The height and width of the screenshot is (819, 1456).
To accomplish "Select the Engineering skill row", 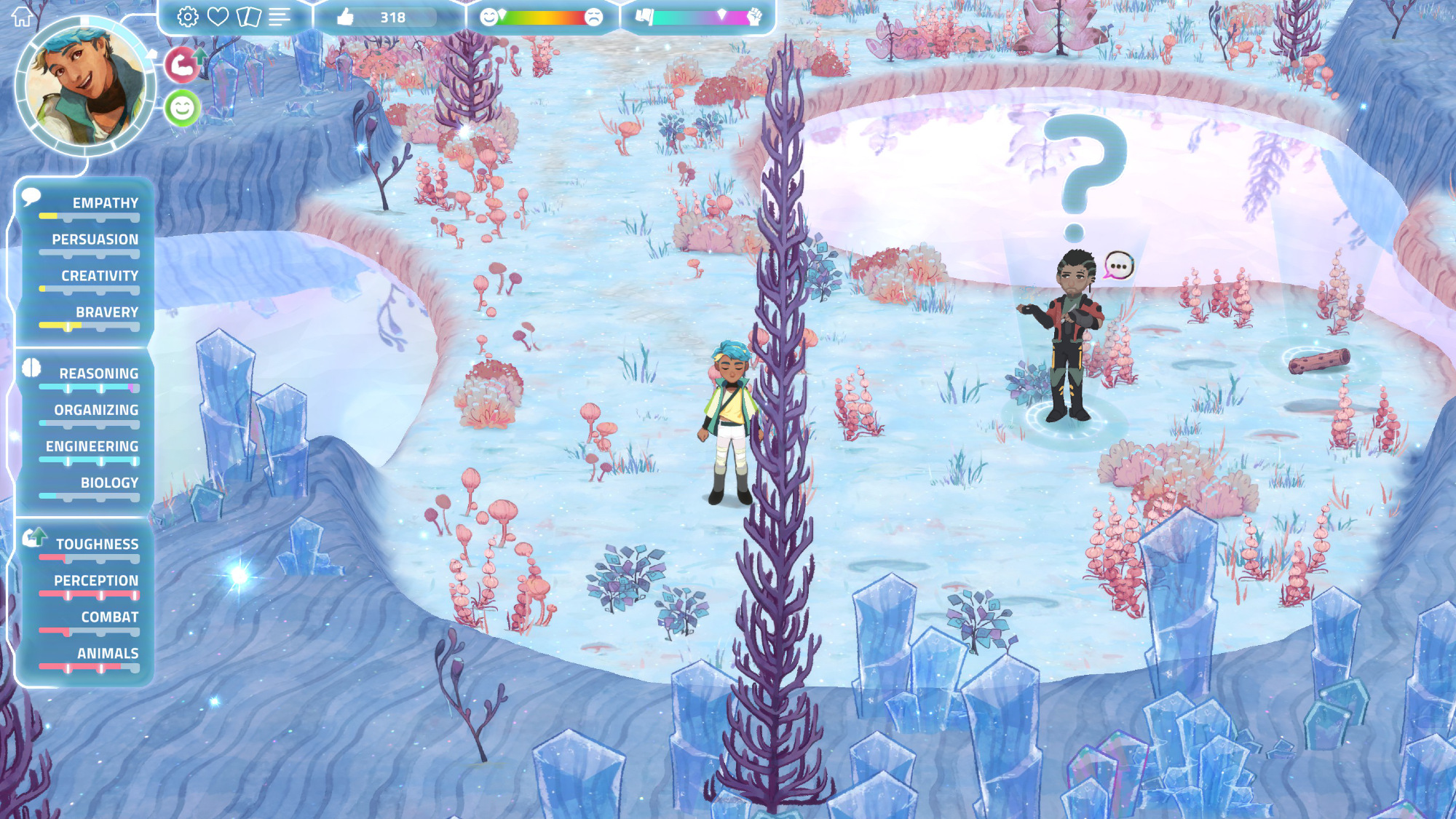I will tap(88, 450).
